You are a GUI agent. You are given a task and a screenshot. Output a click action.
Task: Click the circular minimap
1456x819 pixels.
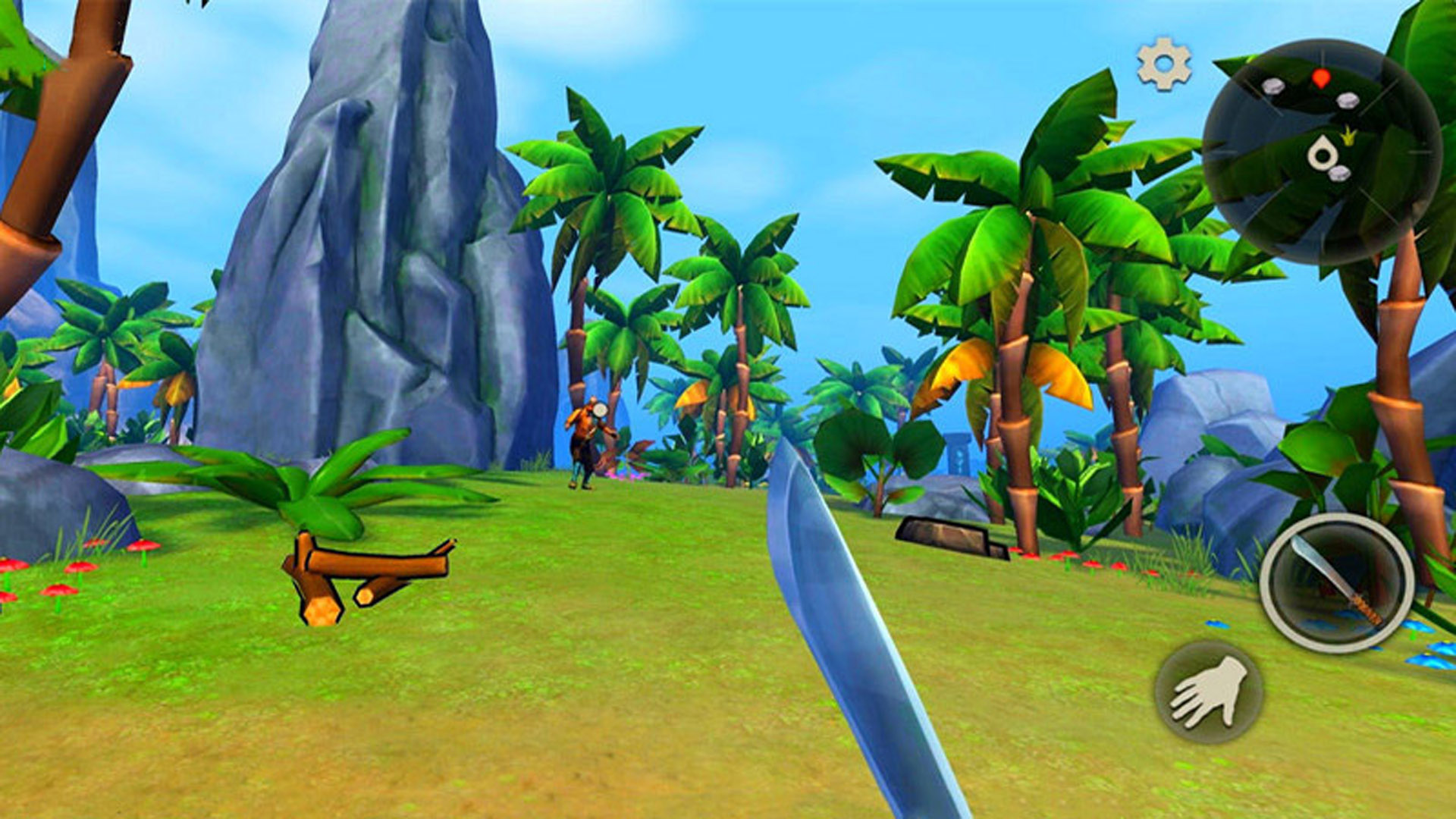pyautogui.click(x=1321, y=152)
